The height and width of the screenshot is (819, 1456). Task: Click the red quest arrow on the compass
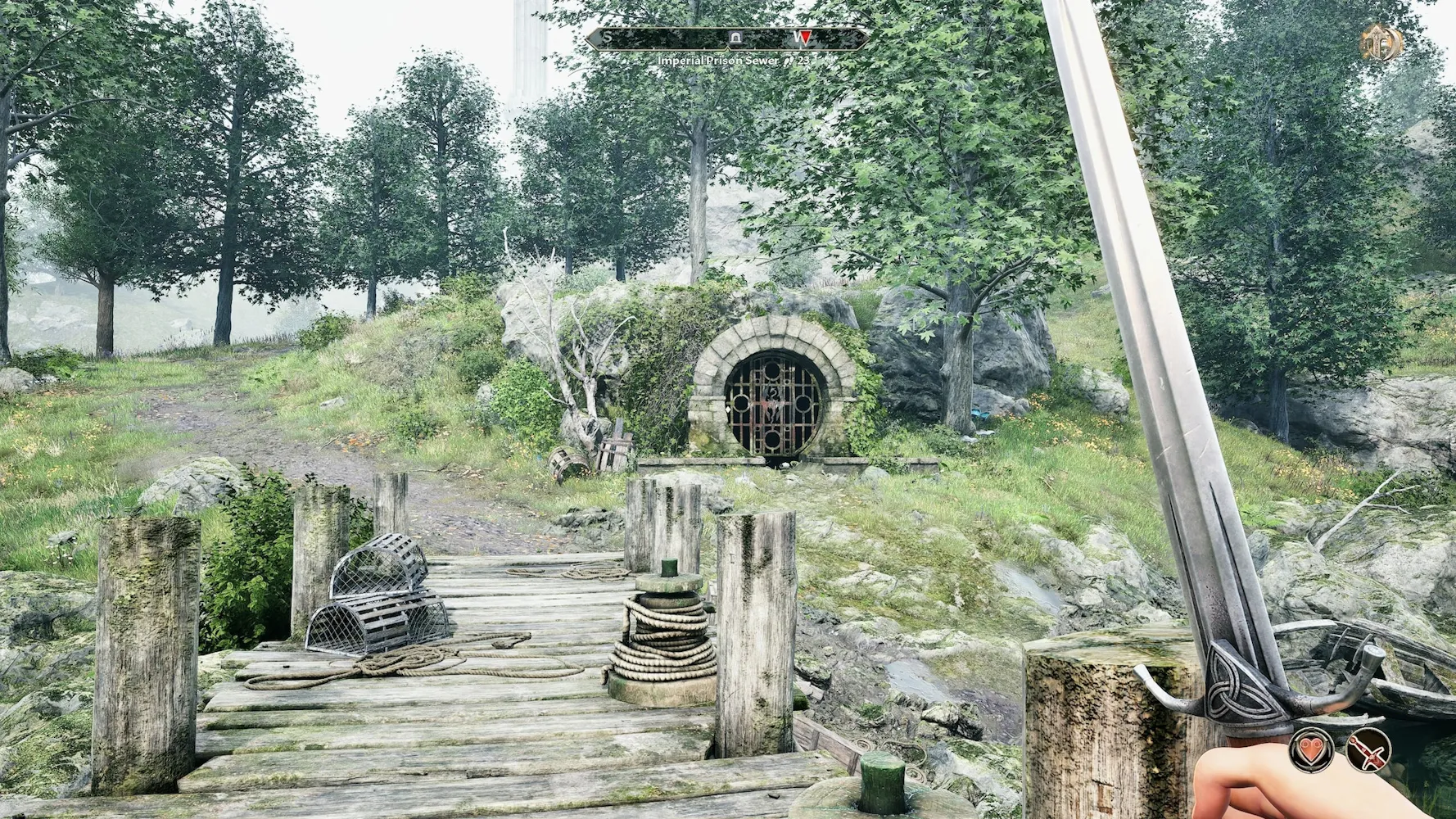point(805,38)
